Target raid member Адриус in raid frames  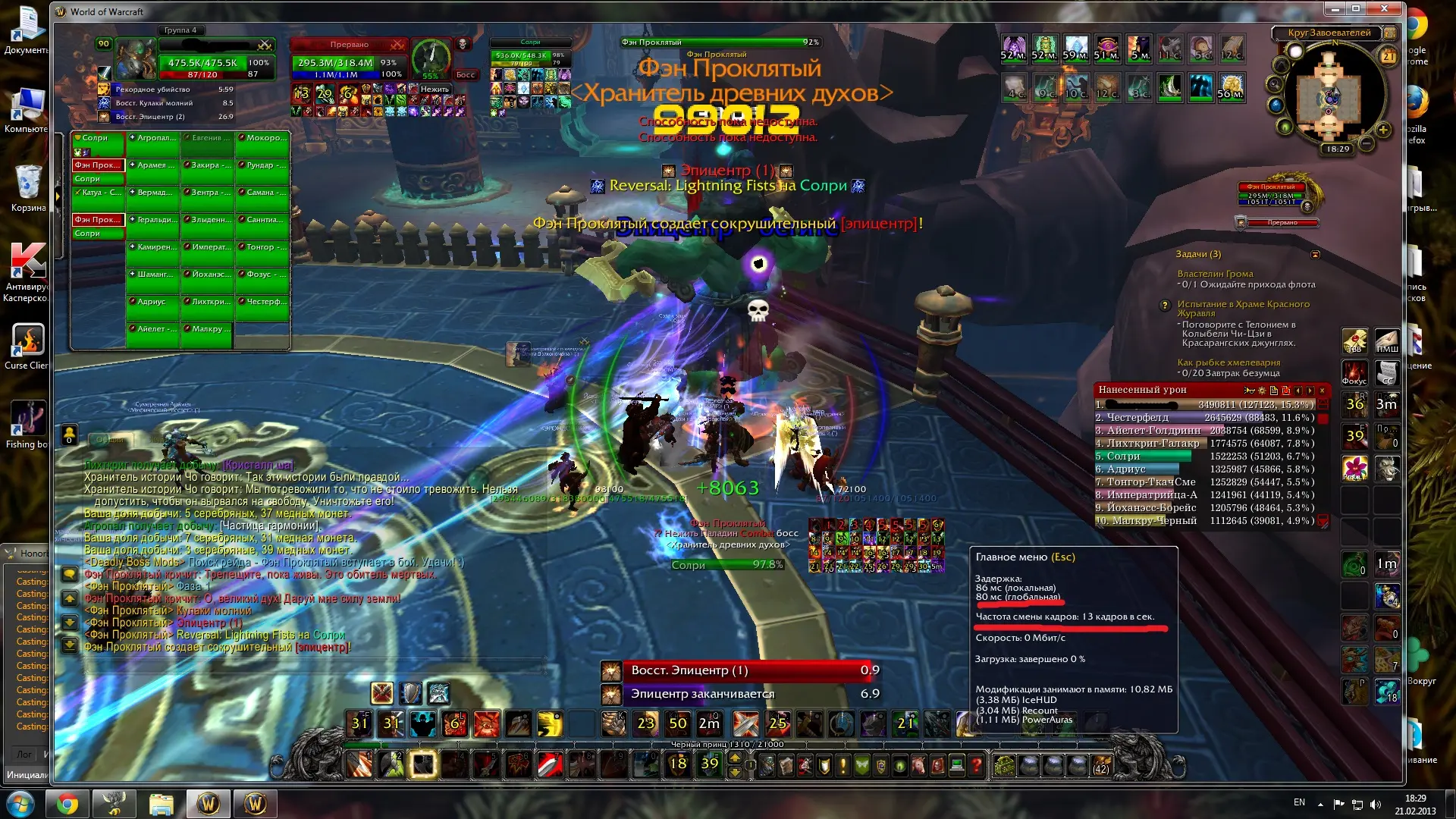coord(154,302)
